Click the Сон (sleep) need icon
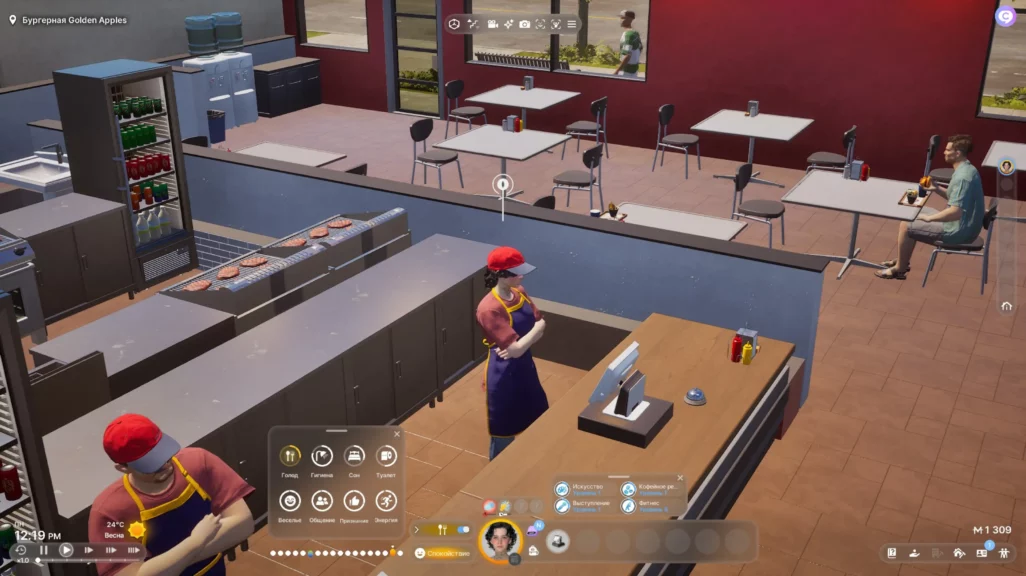This screenshot has width=1026, height=576. pyautogui.click(x=354, y=456)
